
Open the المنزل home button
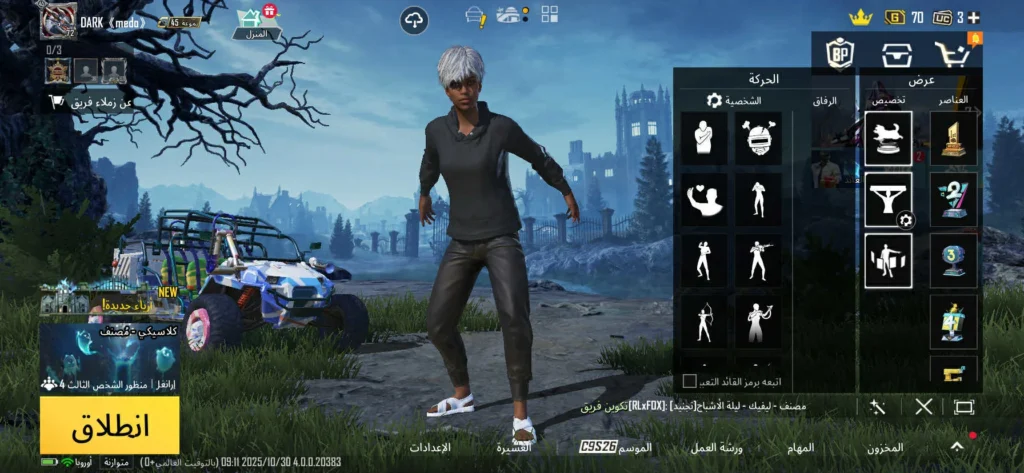click(x=257, y=23)
